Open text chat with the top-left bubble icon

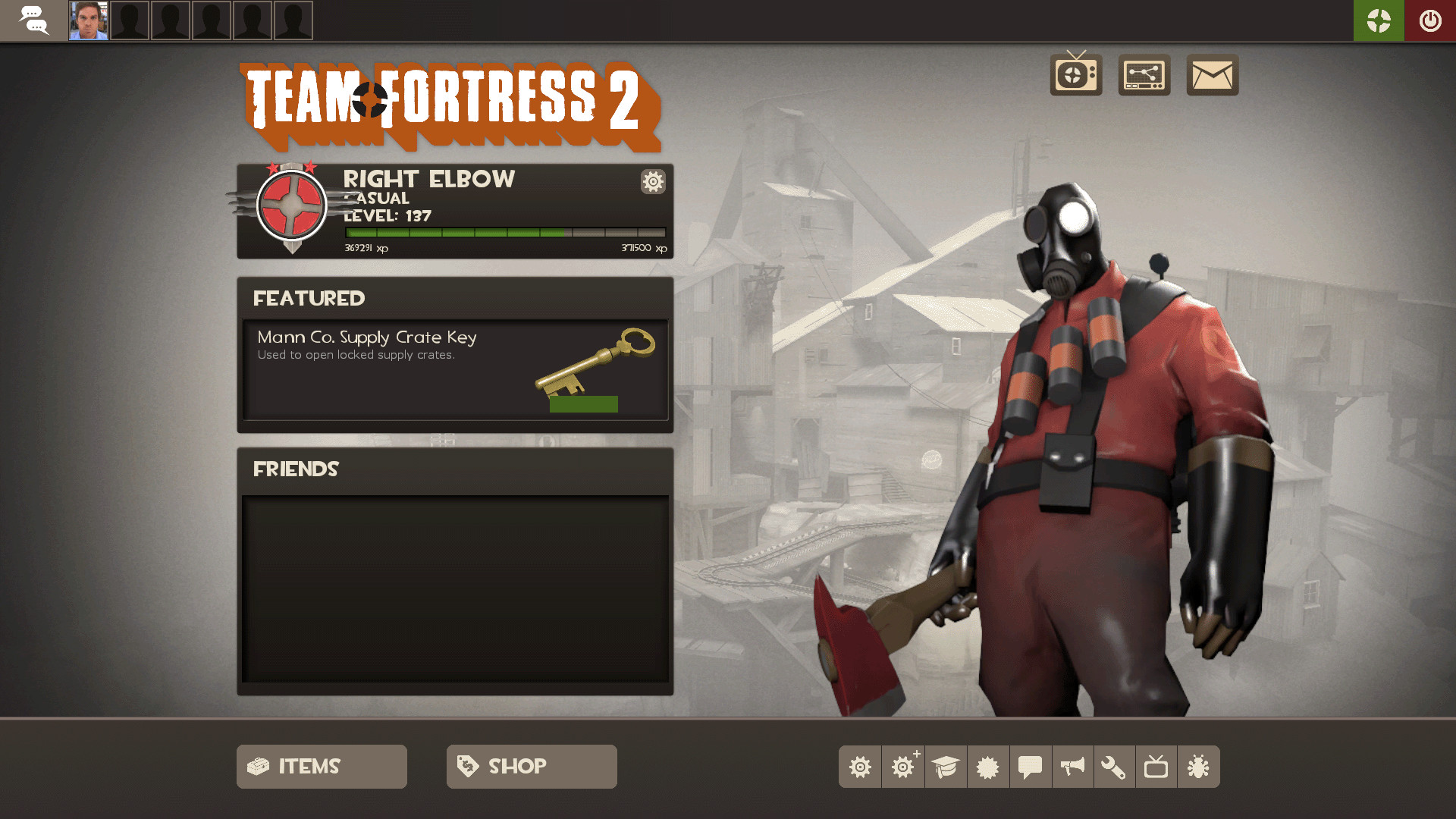pos(33,20)
